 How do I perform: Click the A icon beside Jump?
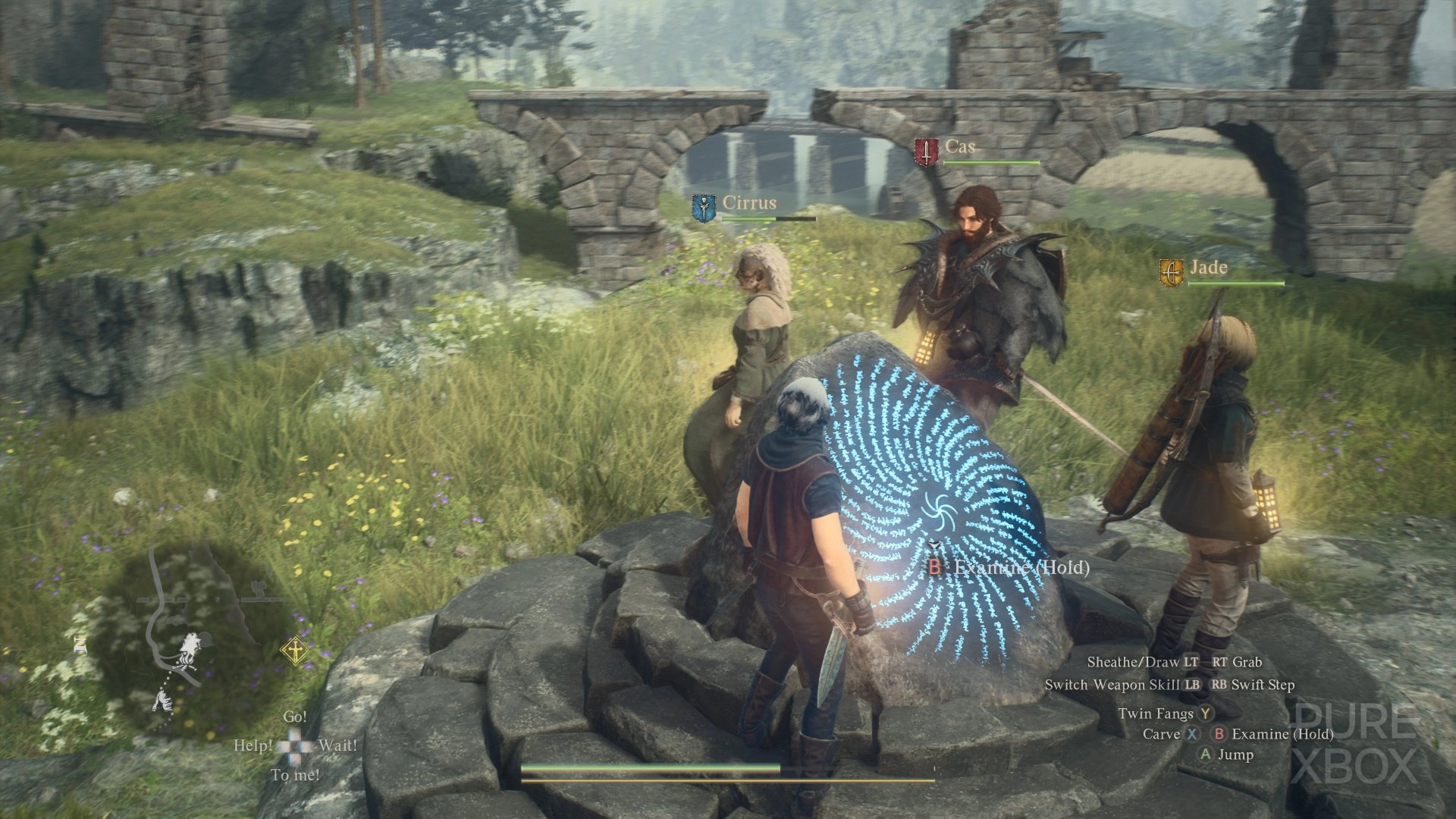click(x=1207, y=755)
